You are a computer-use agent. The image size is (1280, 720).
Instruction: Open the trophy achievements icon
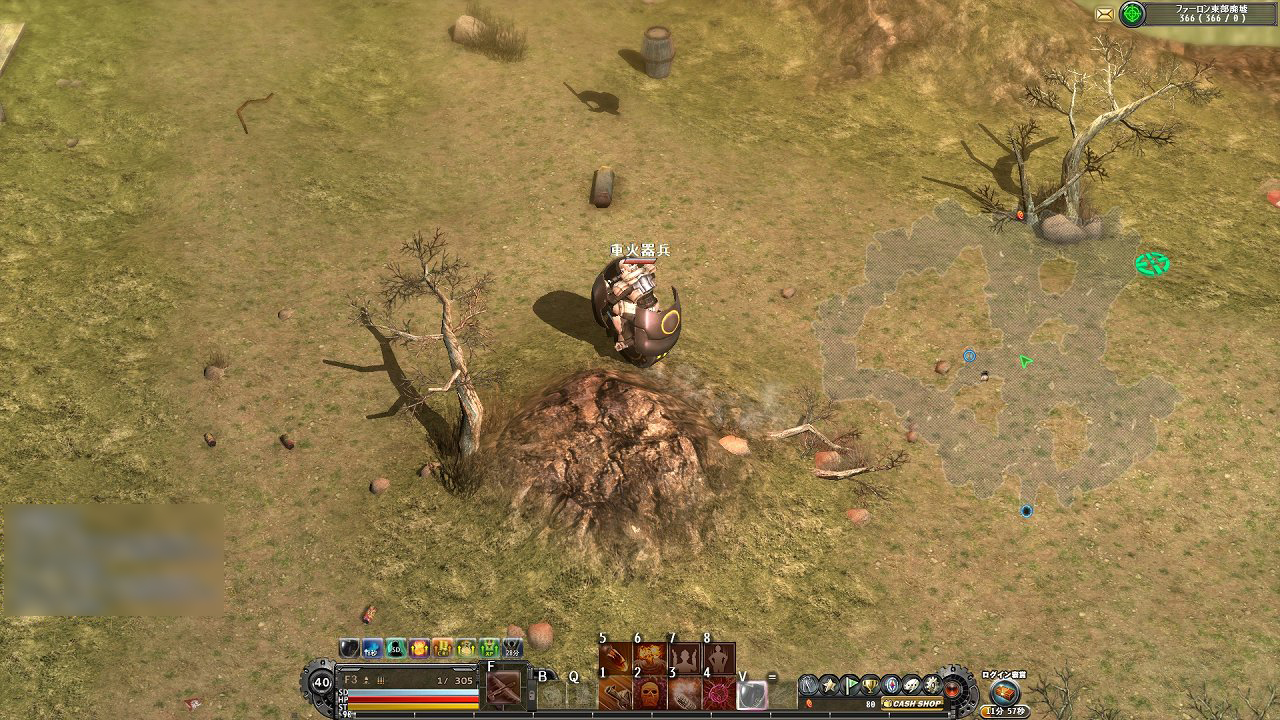click(870, 686)
